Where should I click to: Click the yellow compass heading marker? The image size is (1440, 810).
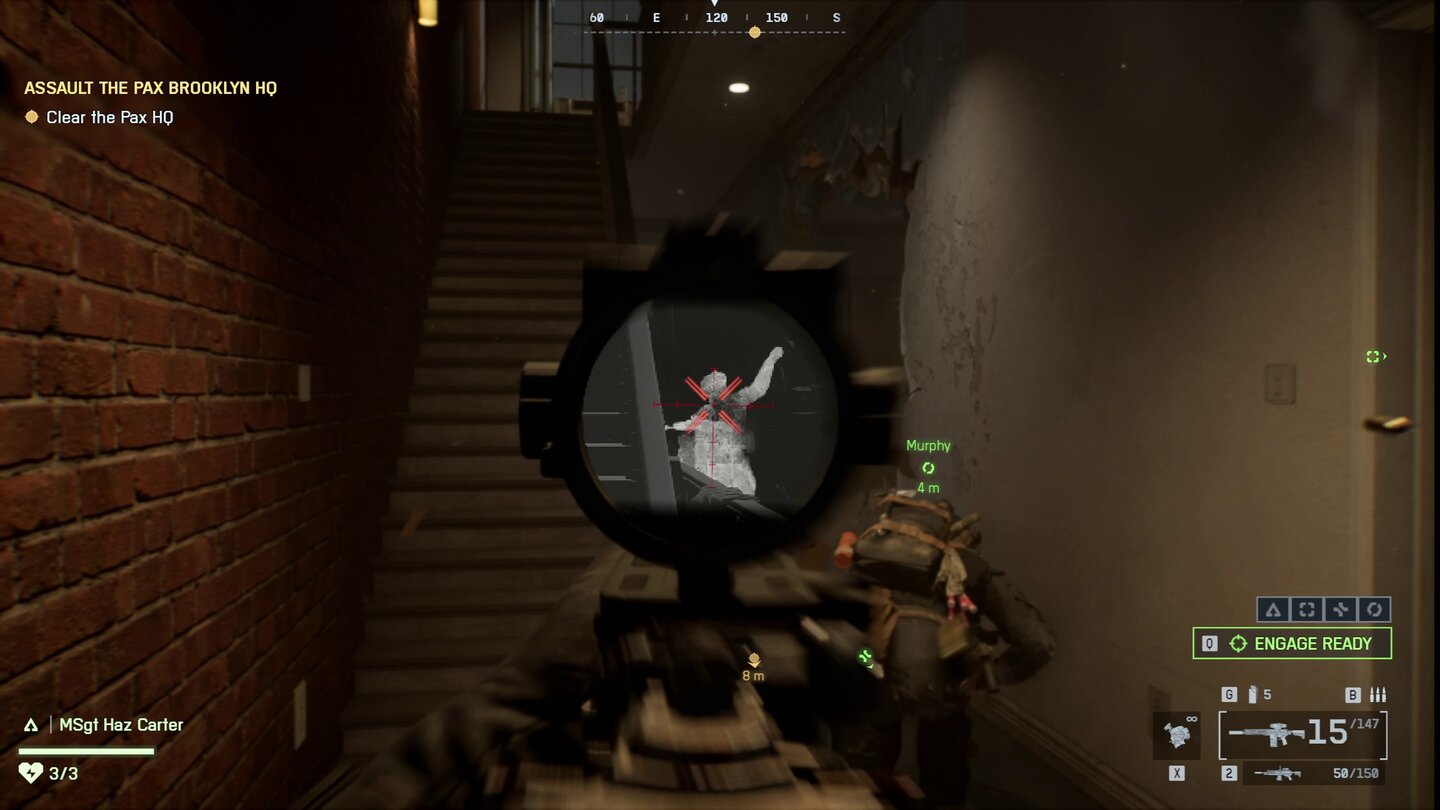[754, 31]
